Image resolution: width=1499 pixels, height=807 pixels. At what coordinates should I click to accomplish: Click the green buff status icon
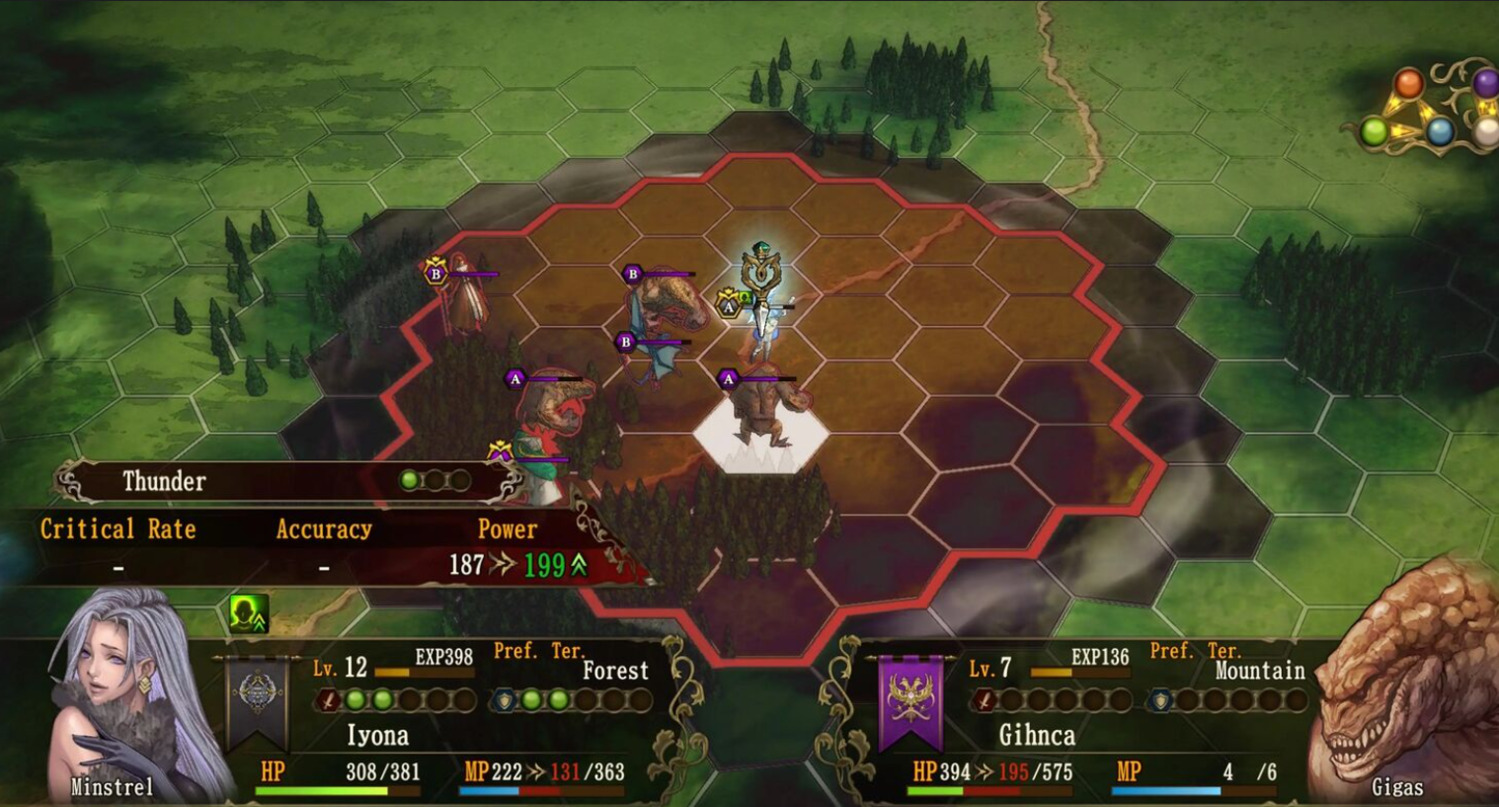248,613
